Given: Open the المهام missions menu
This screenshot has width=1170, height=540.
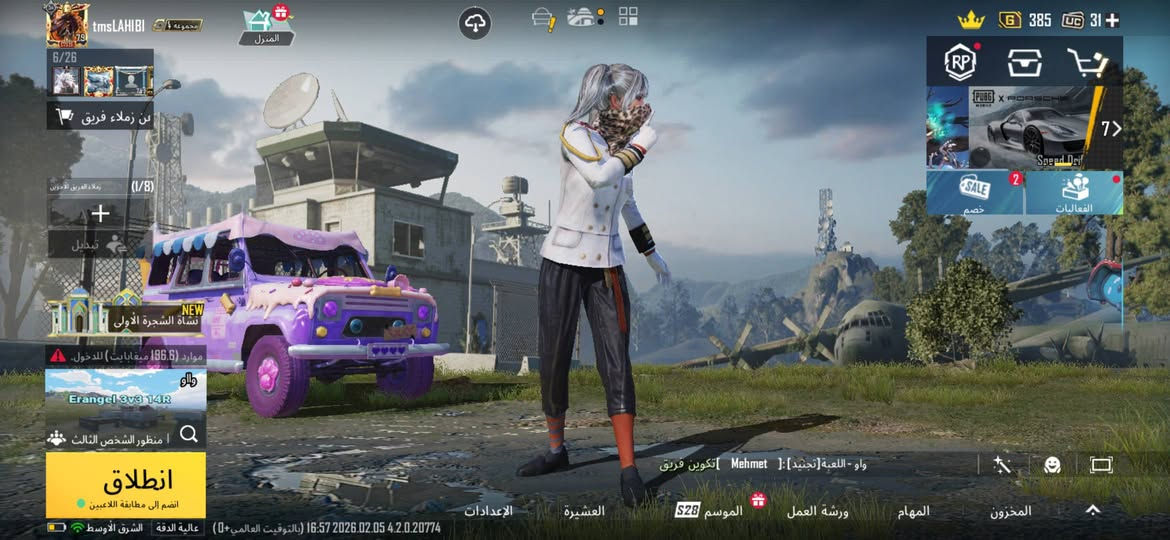Looking at the screenshot, I should point(913,511).
